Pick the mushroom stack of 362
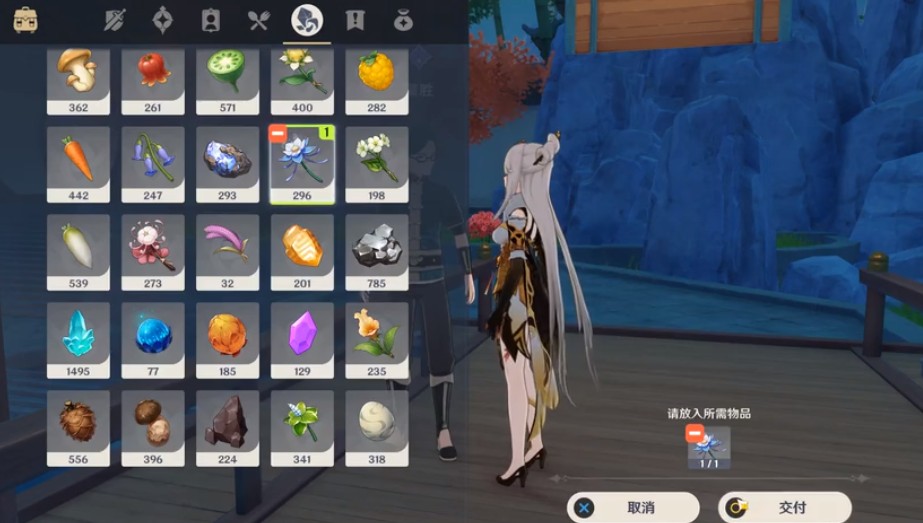Viewport: 923px width, 523px height. point(78,77)
